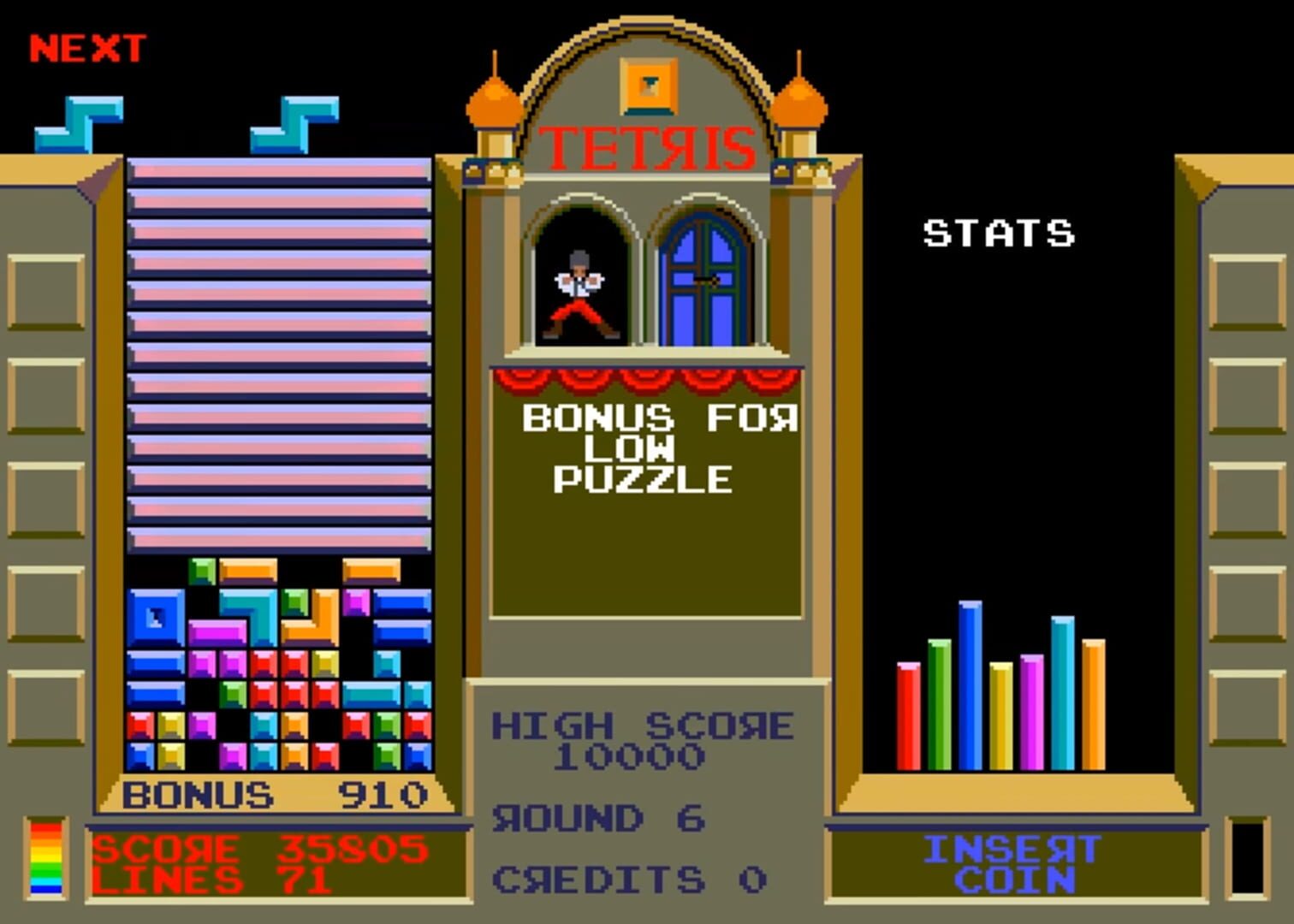Click the tallest blue bar in the STATS chart
This screenshot has width=1294, height=924.
coord(970,684)
